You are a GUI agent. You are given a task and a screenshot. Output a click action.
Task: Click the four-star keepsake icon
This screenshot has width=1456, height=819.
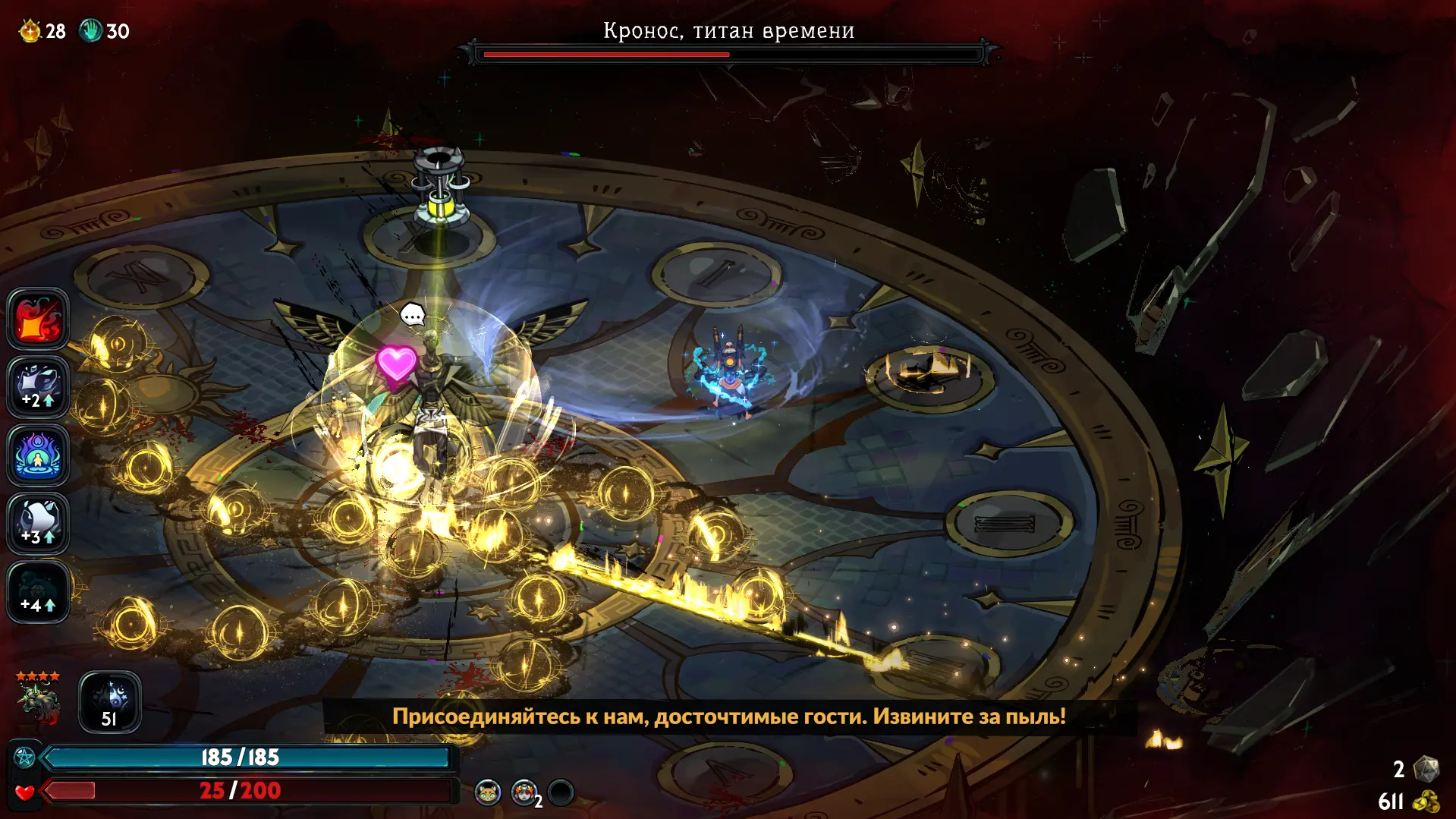38,698
